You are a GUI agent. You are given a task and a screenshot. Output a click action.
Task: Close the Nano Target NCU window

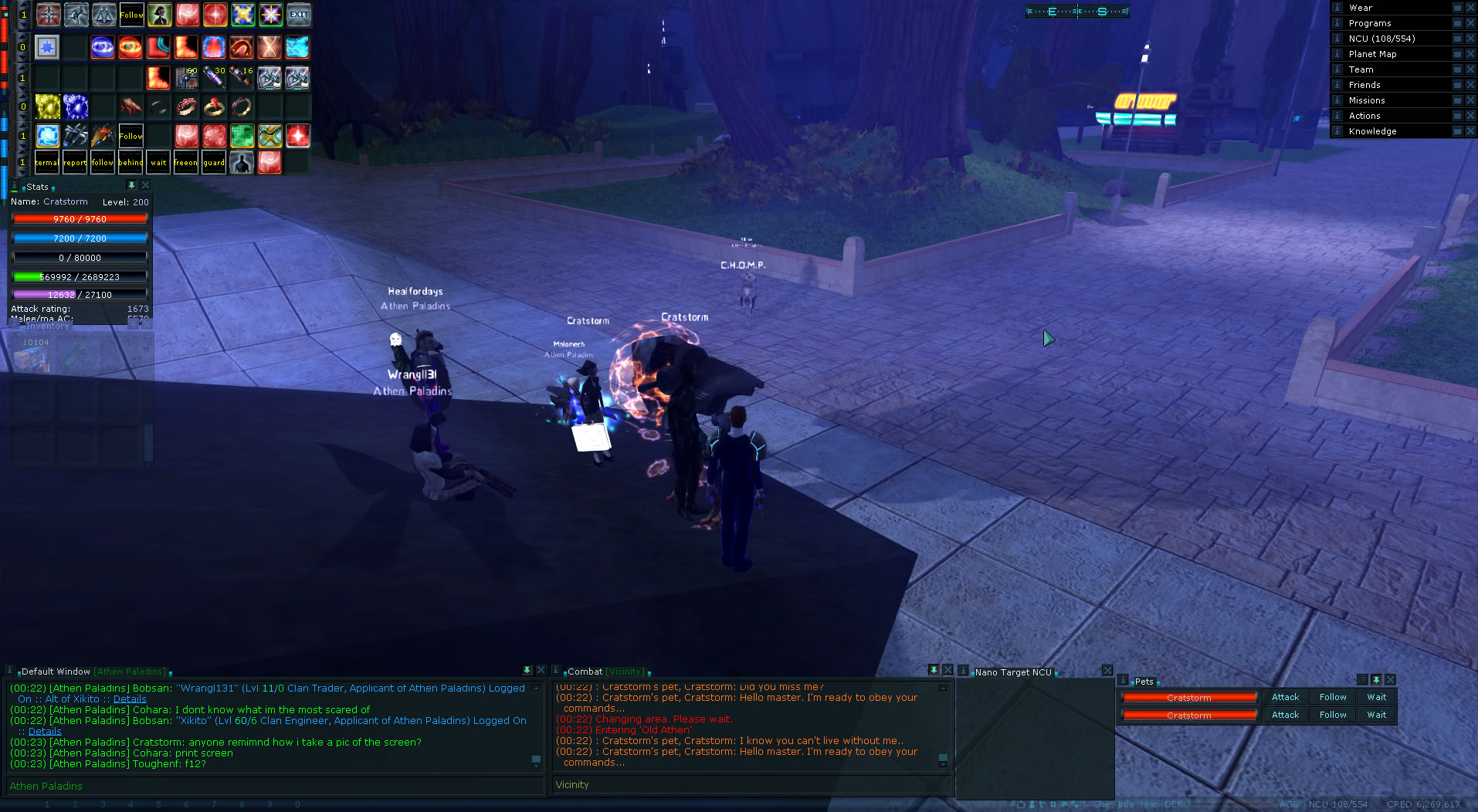(1107, 671)
